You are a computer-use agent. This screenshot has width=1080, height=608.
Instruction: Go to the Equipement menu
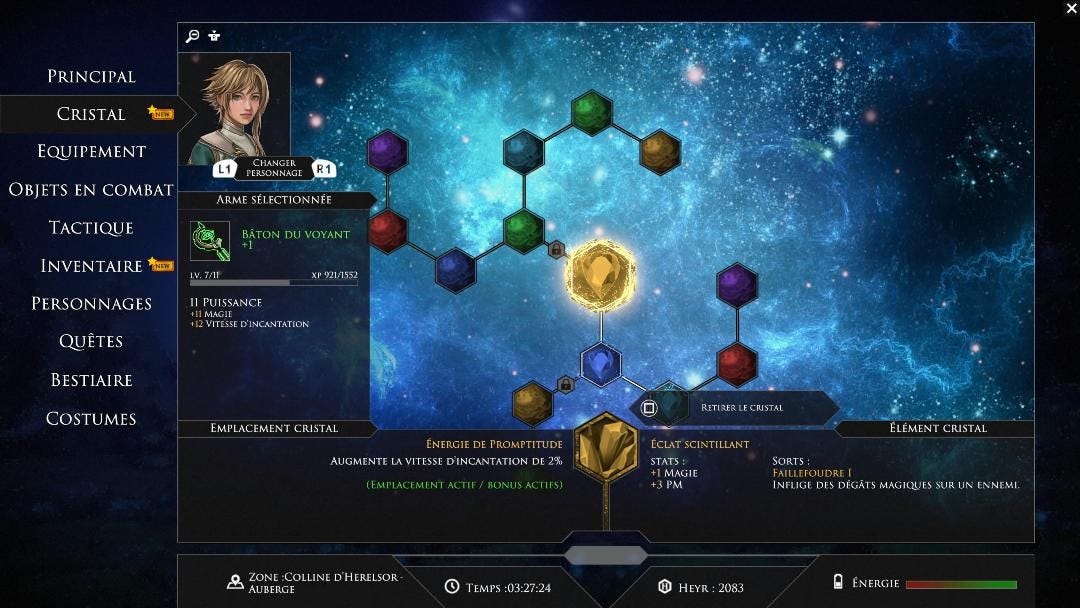[91, 151]
